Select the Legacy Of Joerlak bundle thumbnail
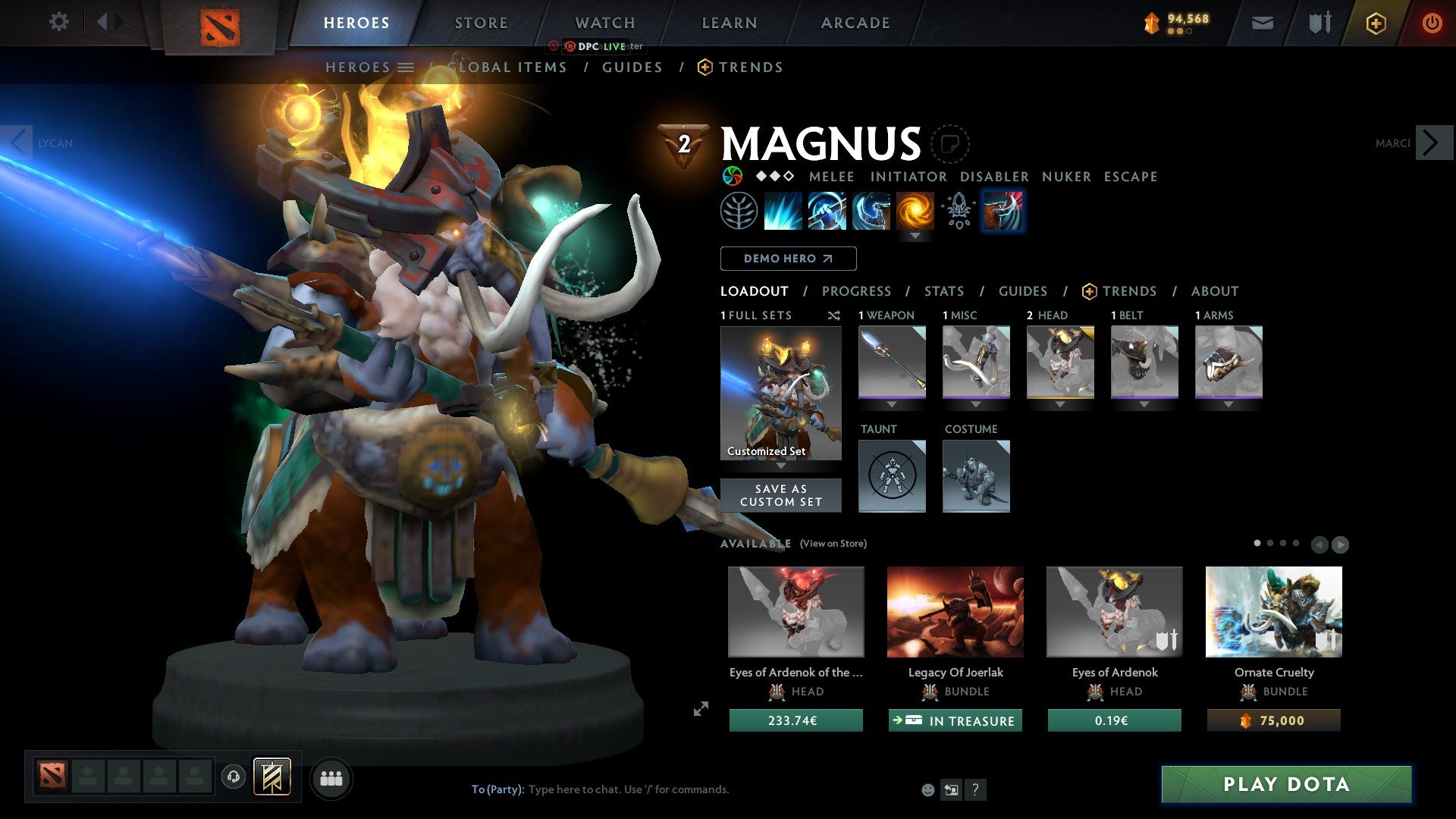The image size is (1456, 819). 954,611
